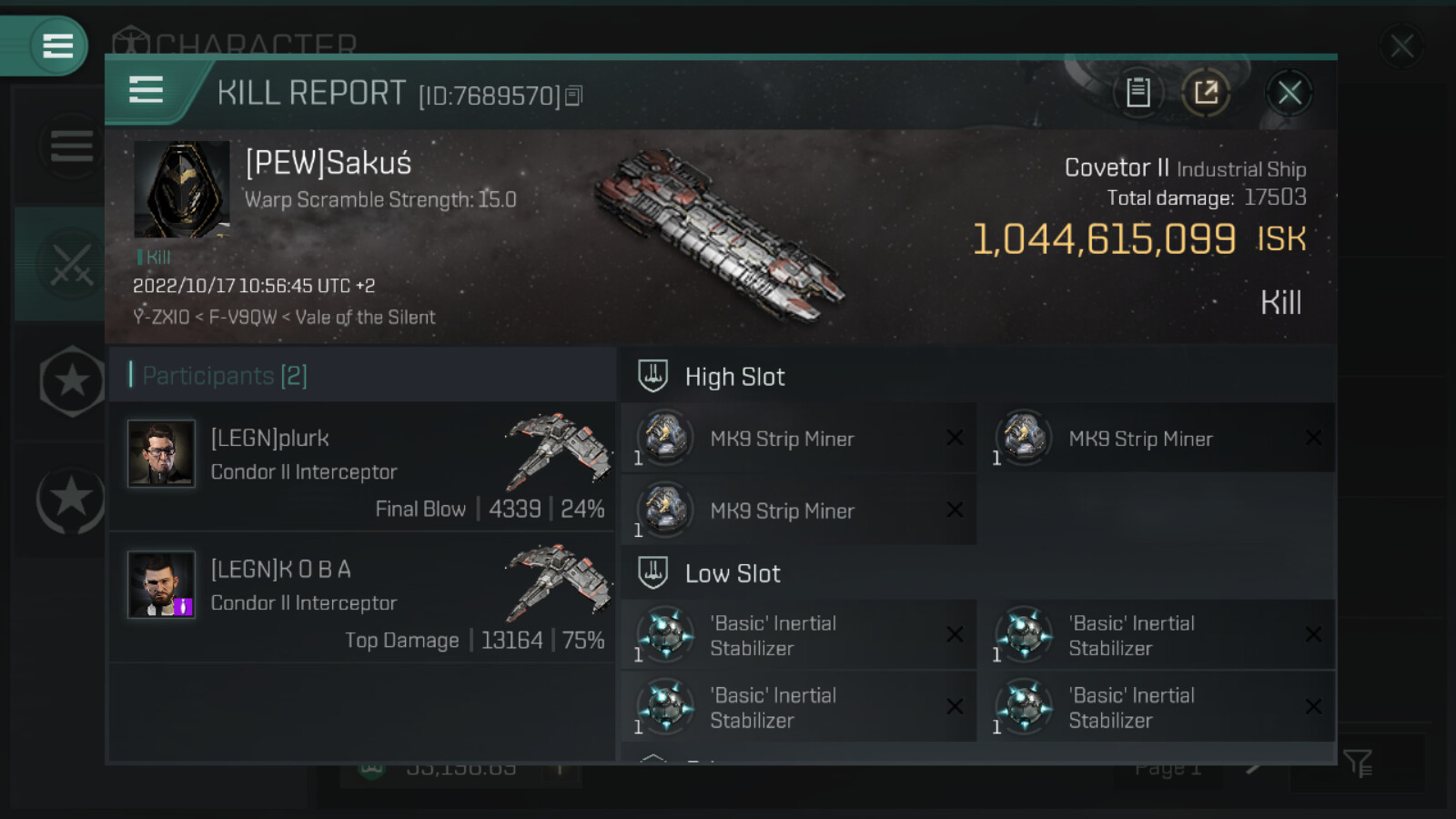Image resolution: width=1456 pixels, height=819 pixels.
Task: View [PEW]Sakuś character portrait
Action: (181, 189)
